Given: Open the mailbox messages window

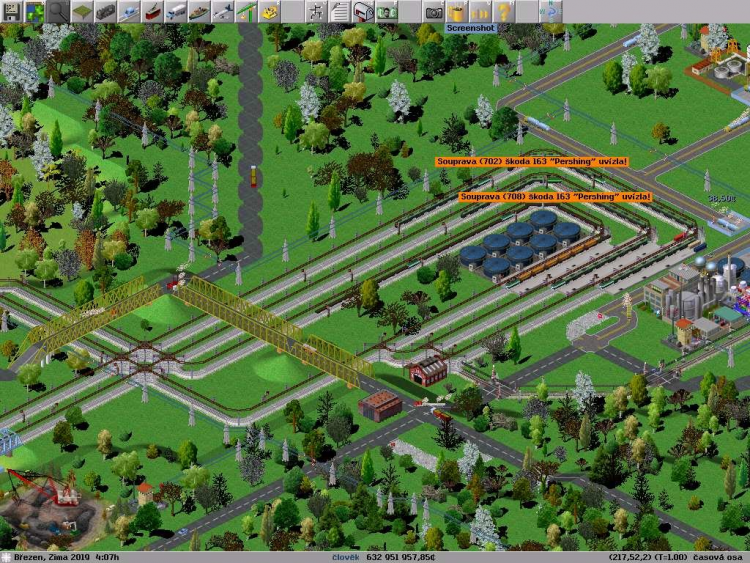Looking at the screenshot, I should 364,11.
